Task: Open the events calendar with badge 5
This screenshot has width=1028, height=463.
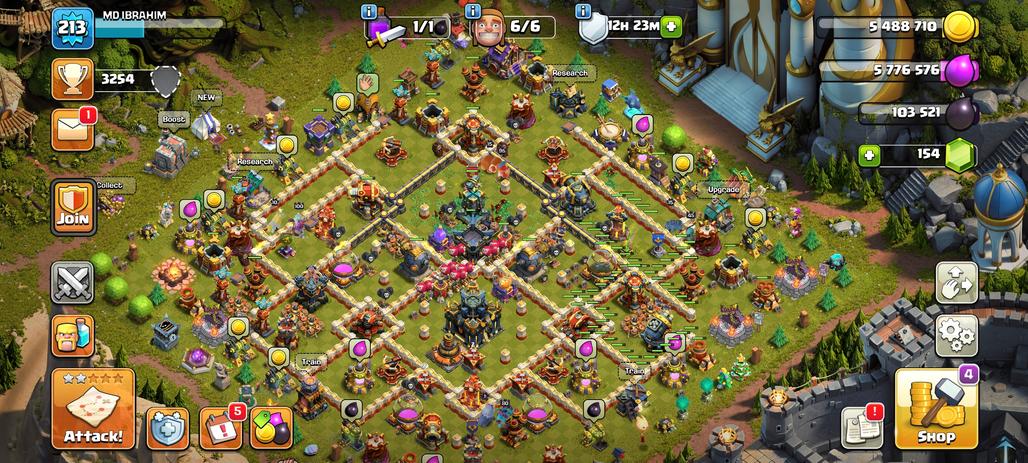Action: click(x=220, y=428)
